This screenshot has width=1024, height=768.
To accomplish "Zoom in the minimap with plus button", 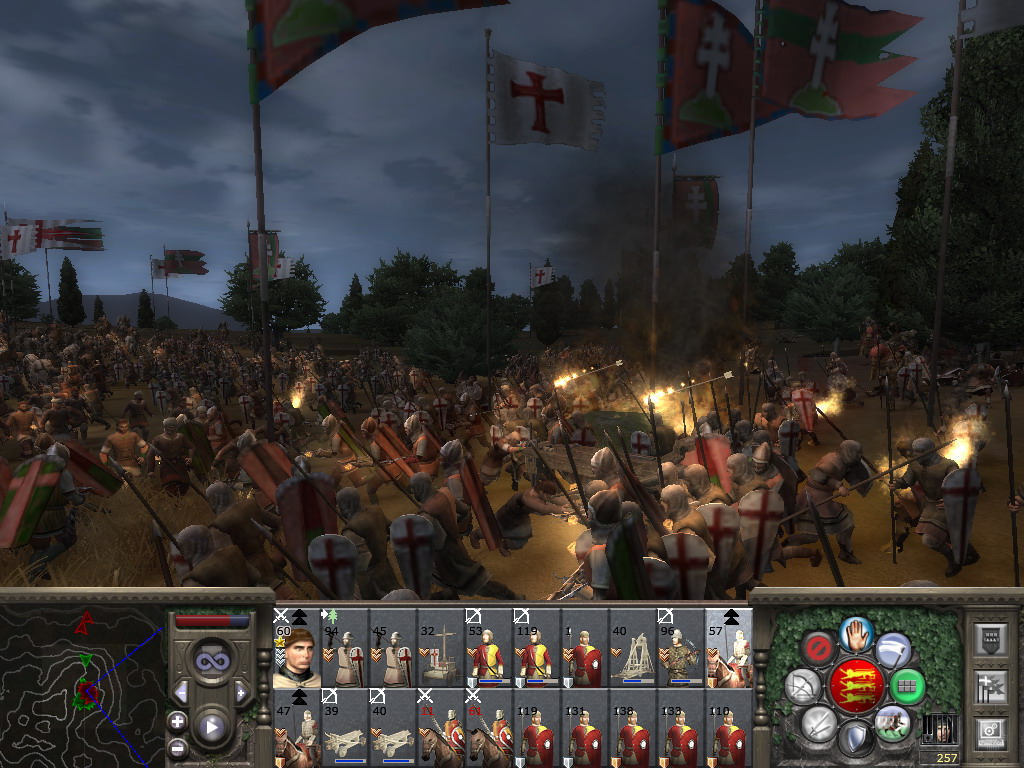I will (177, 721).
